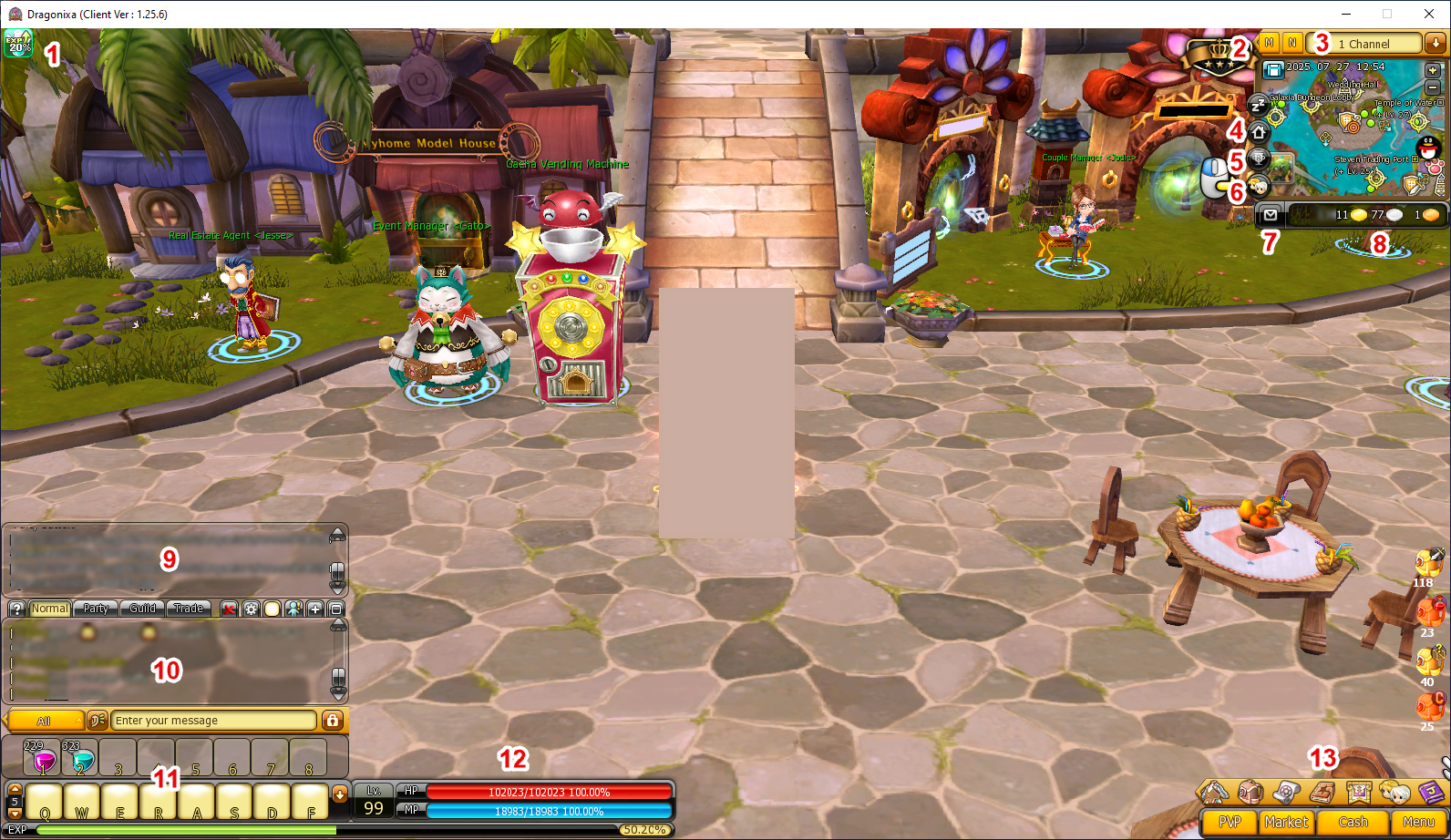Use the cyan potion in slot 2
The width and height of the screenshot is (1451, 840).
(x=80, y=758)
